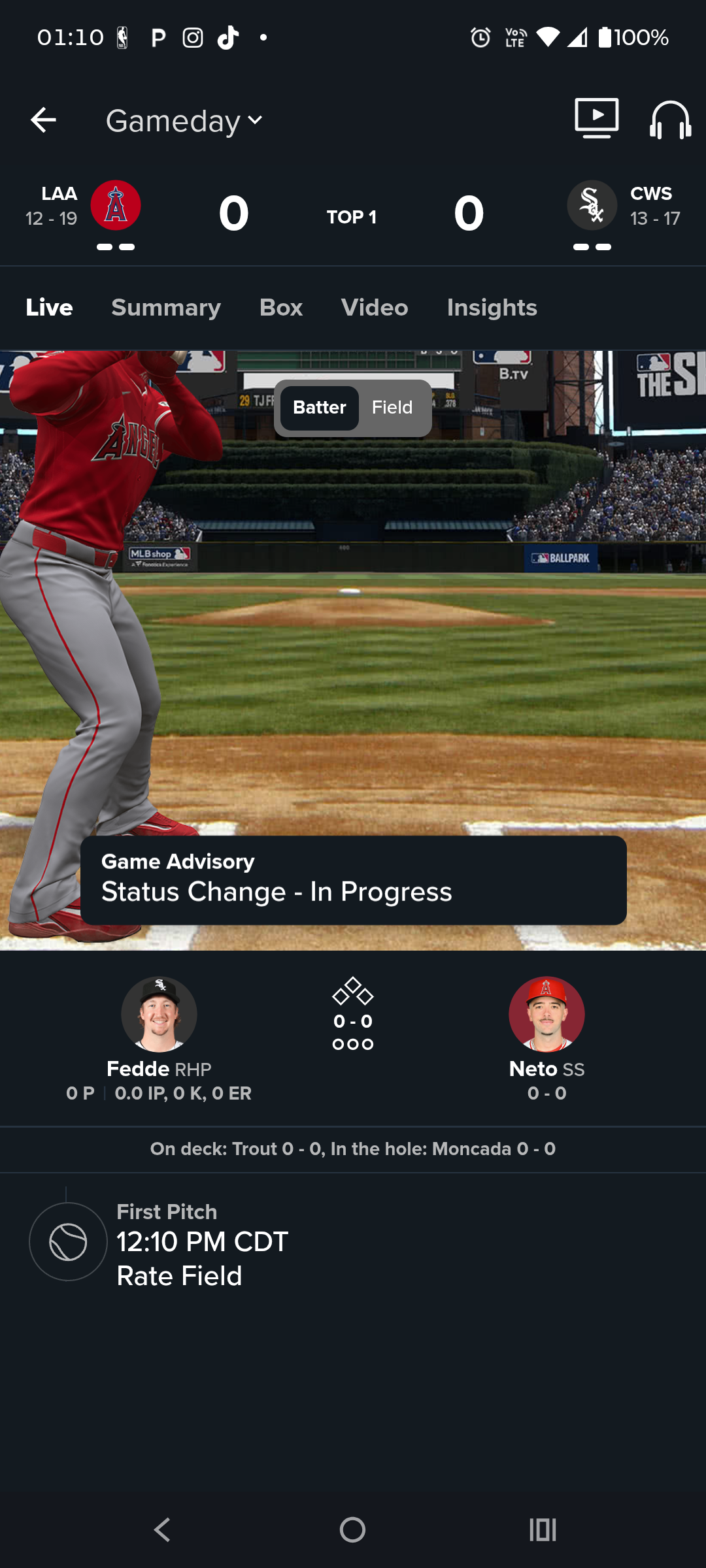The height and width of the screenshot is (1568, 706).
Task: Open the Gameday dropdown
Action: [184, 121]
